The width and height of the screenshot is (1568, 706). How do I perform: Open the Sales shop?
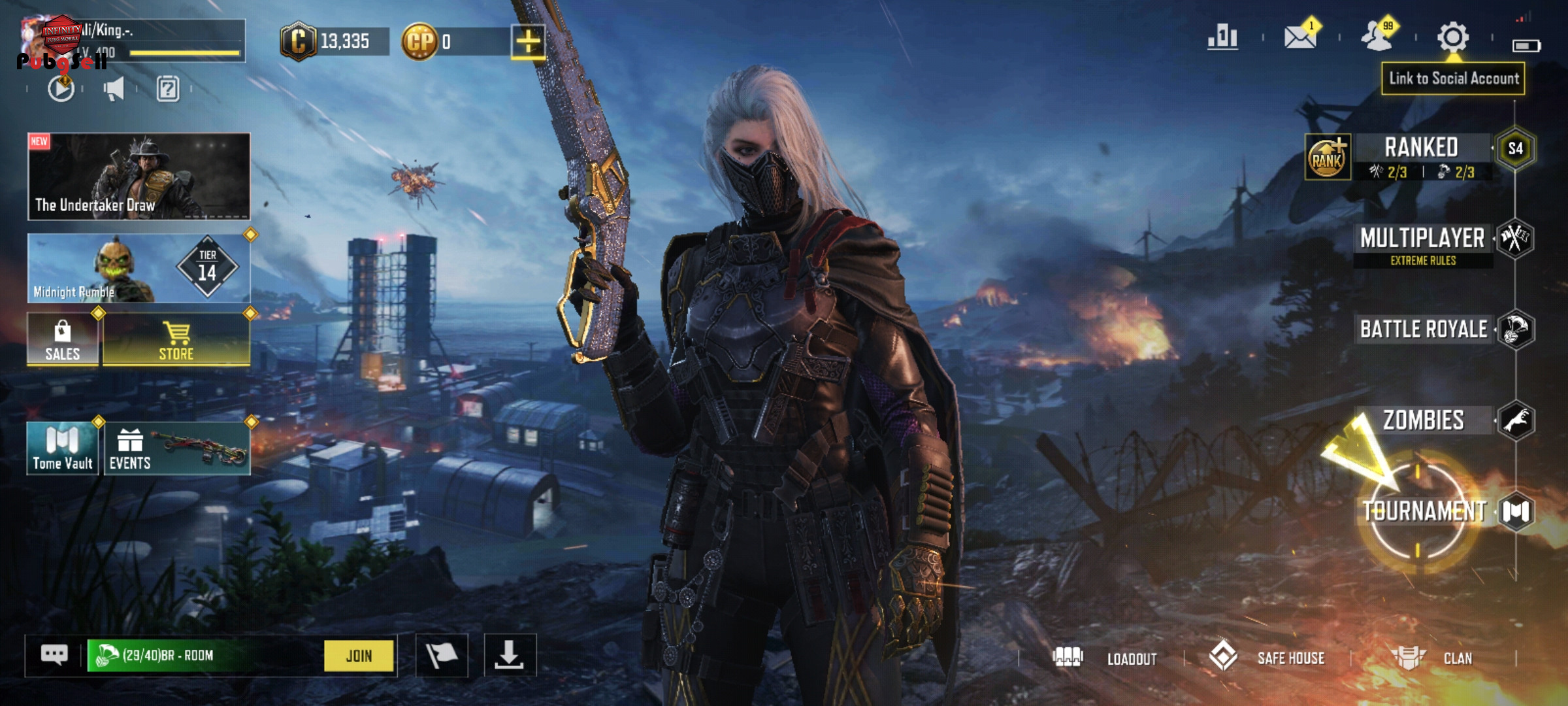[x=63, y=339]
